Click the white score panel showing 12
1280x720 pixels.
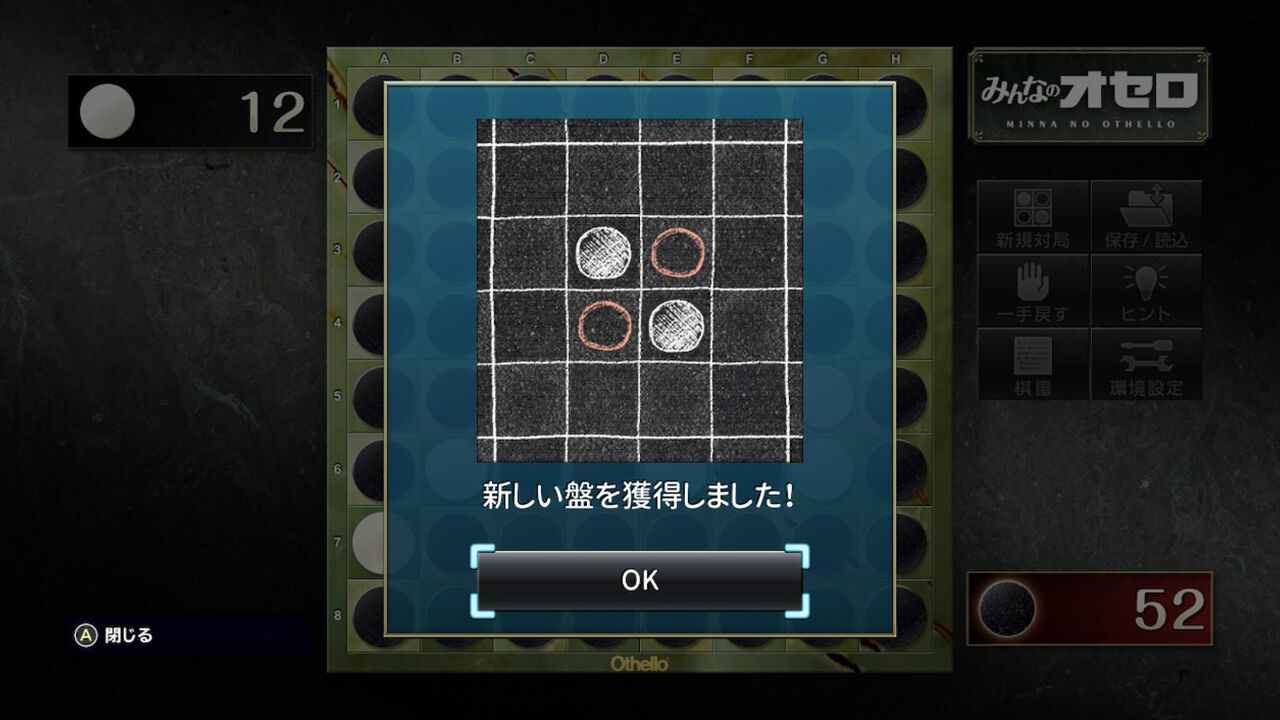coord(190,113)
